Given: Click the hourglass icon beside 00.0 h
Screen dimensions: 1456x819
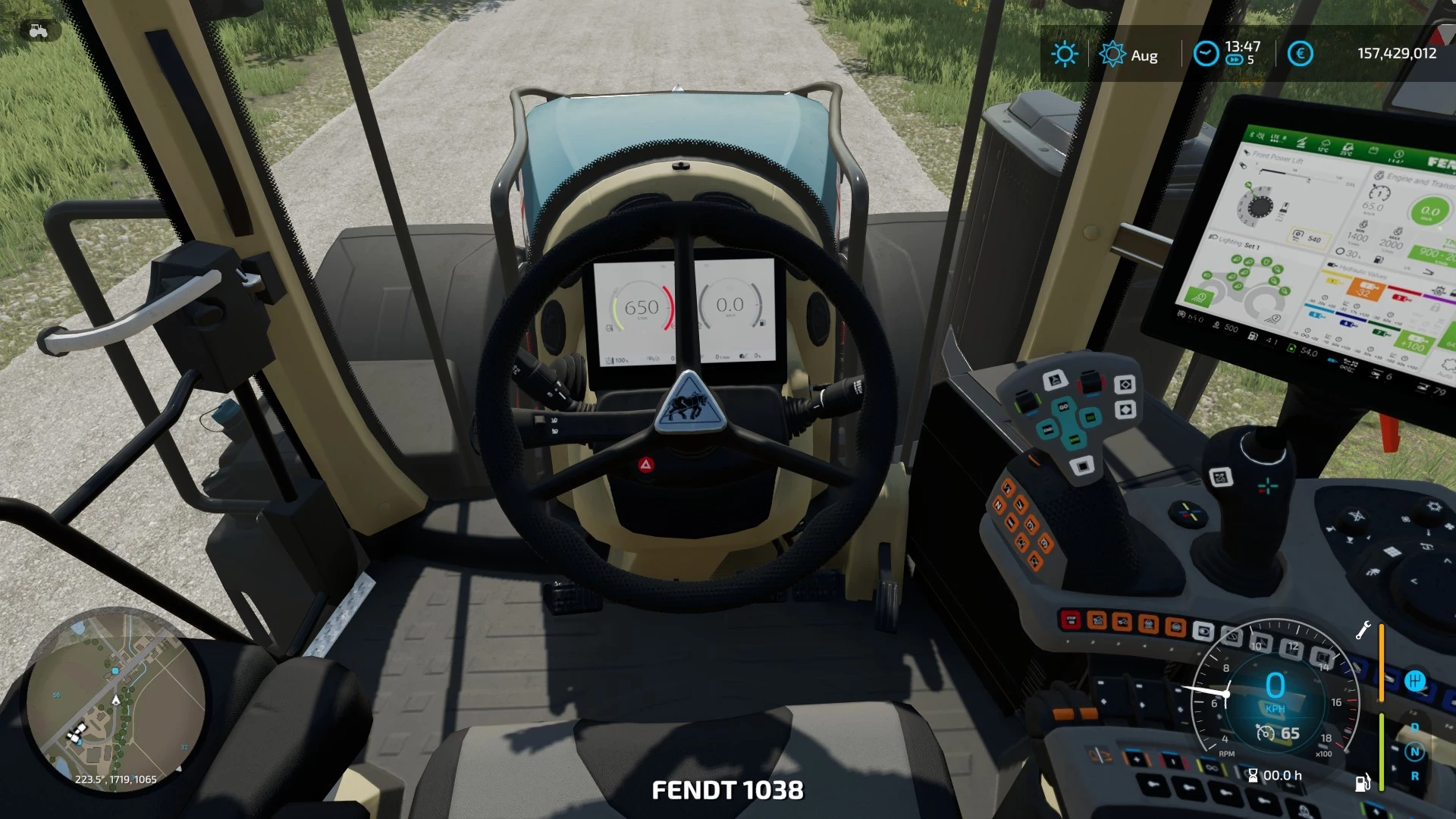Looking at the screenshot, I should click(1254, 776).
